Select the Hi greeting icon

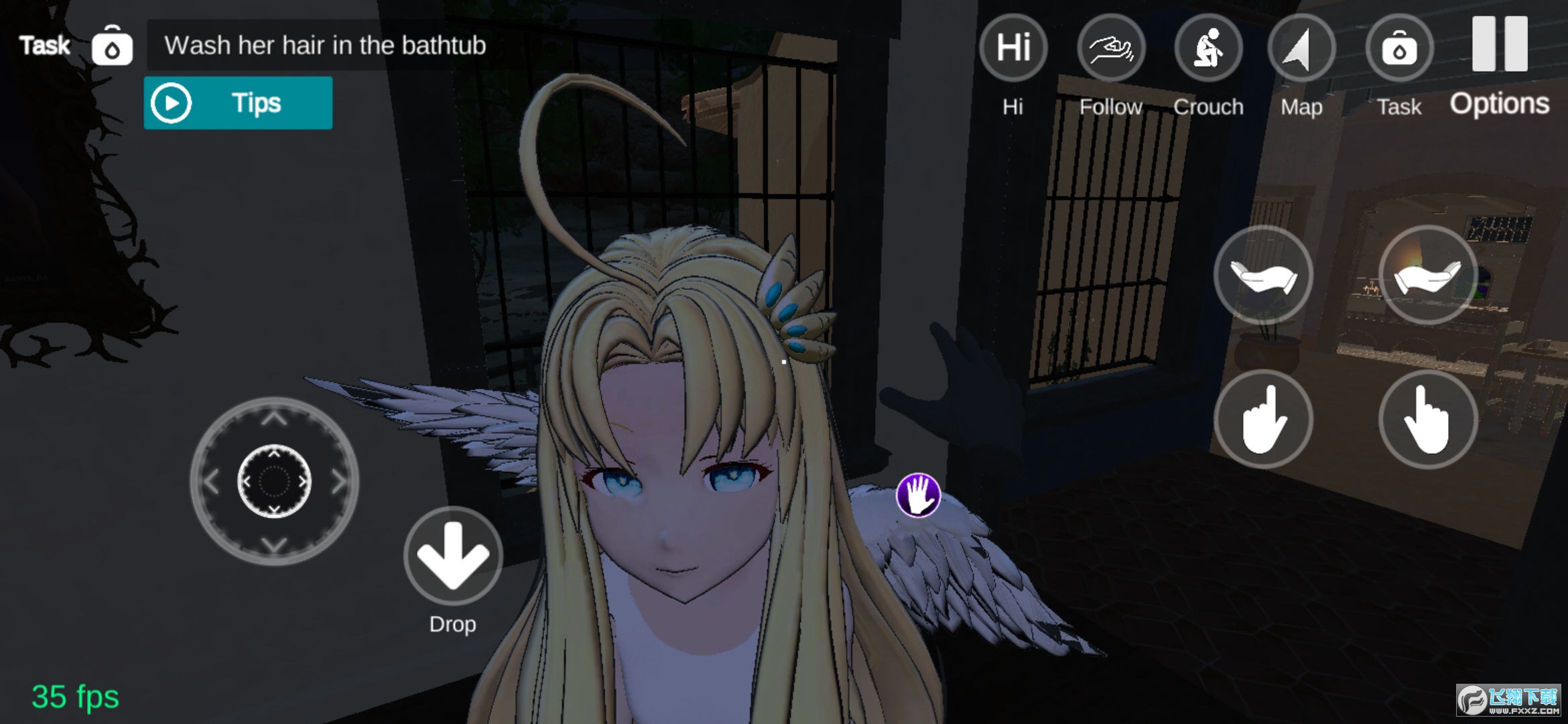click(1013, 47)
